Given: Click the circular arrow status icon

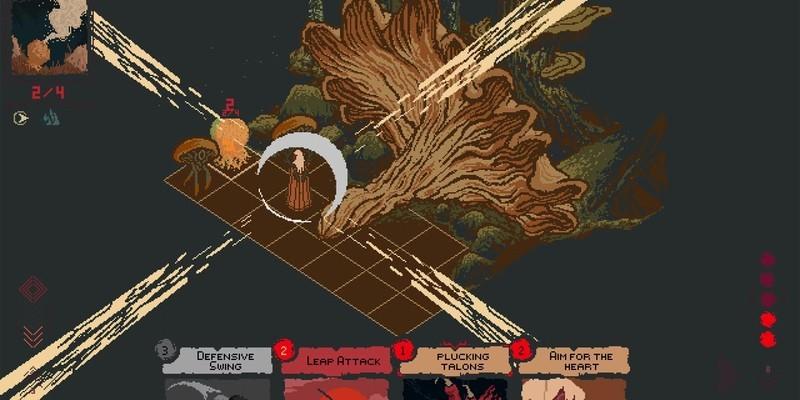Looking at the screenshot, I should pos(21,118).
